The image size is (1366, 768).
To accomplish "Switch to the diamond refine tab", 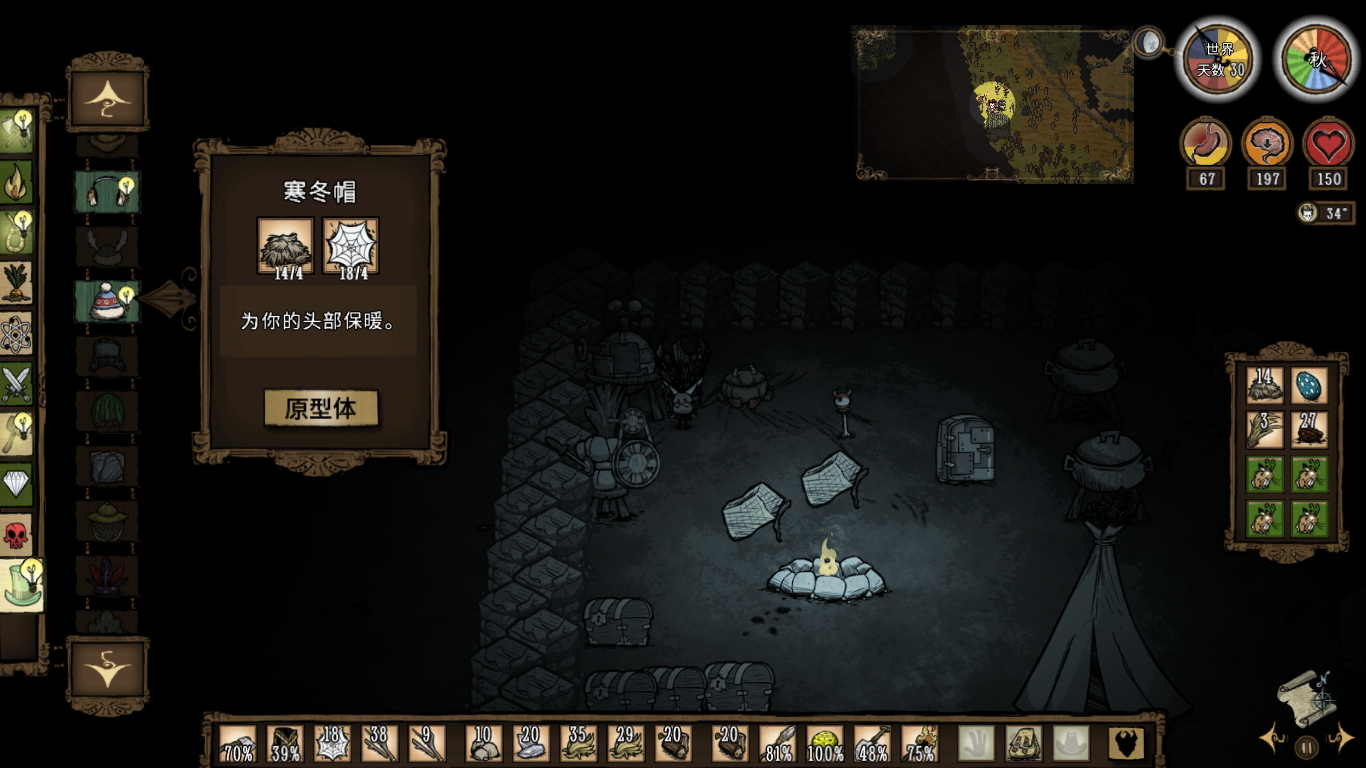I will pos(16,485).
